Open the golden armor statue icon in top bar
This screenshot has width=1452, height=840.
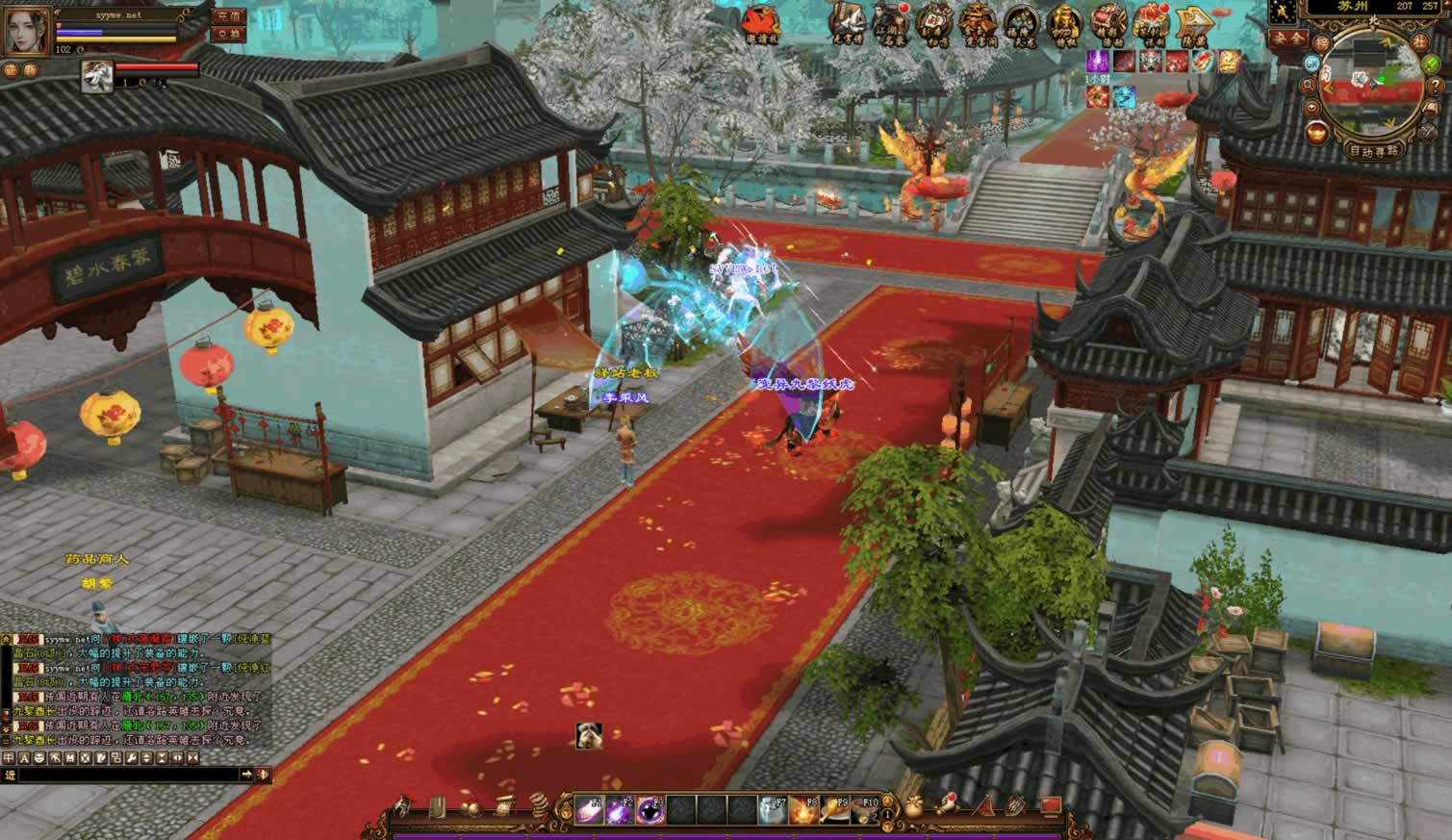click(1063, 21)
